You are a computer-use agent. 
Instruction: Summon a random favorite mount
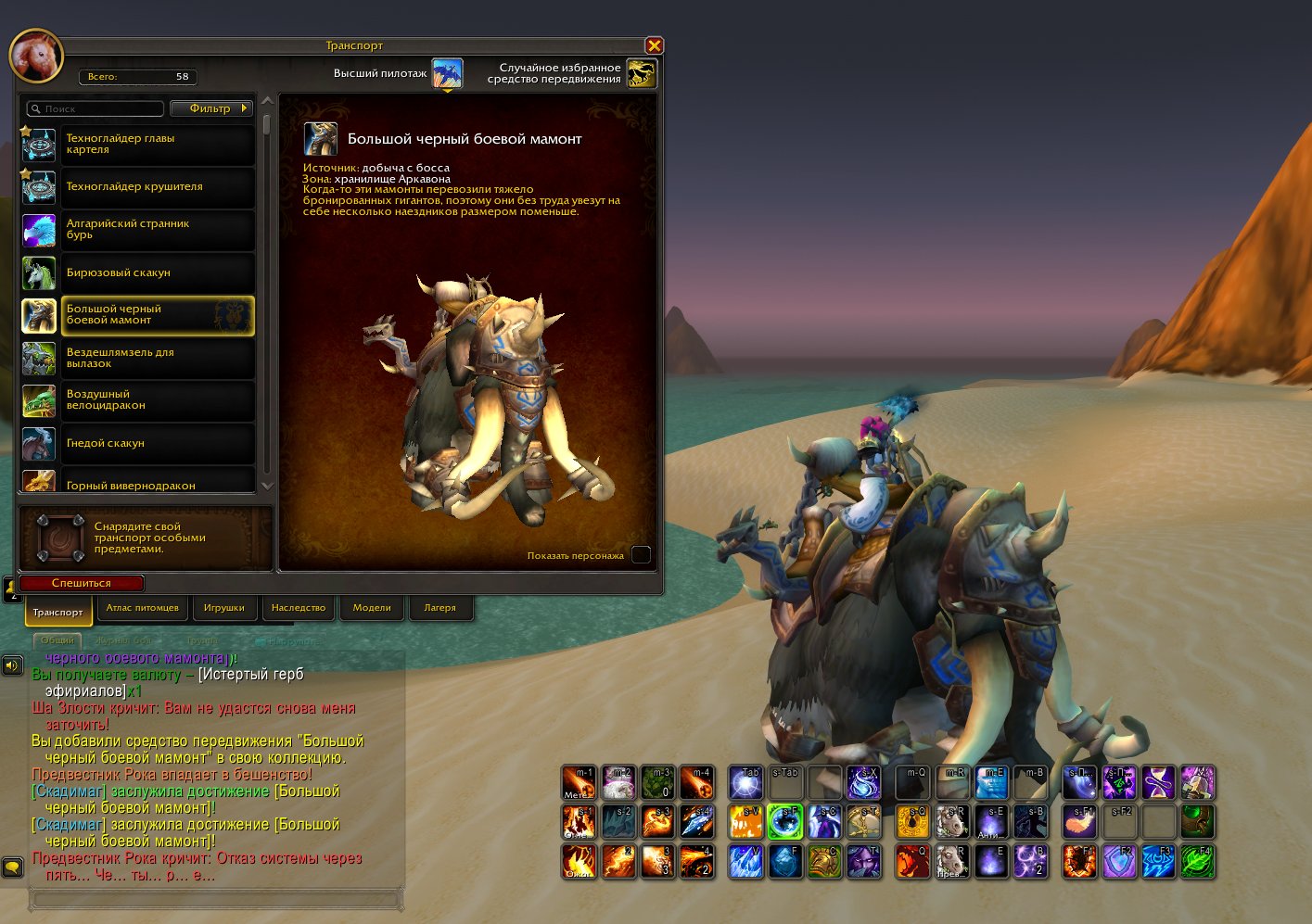coord(639,70)
